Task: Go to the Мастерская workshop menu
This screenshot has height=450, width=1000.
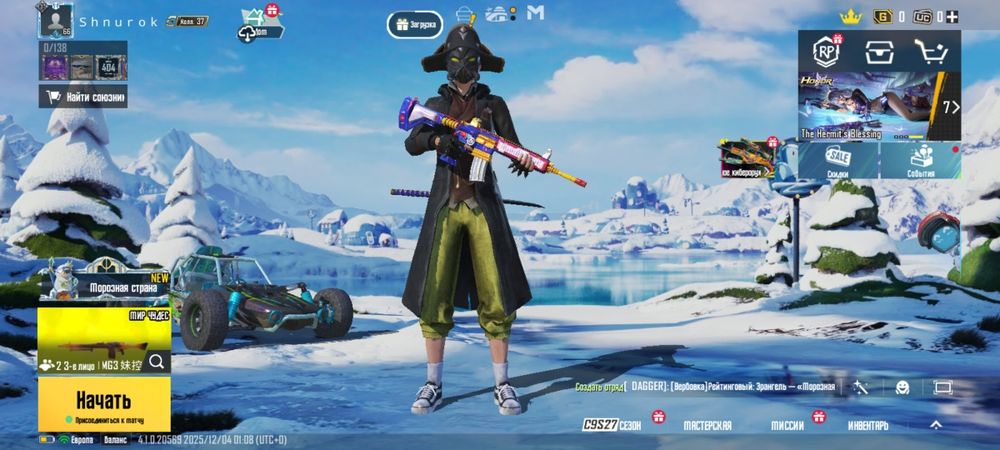Action: point(707,425)
